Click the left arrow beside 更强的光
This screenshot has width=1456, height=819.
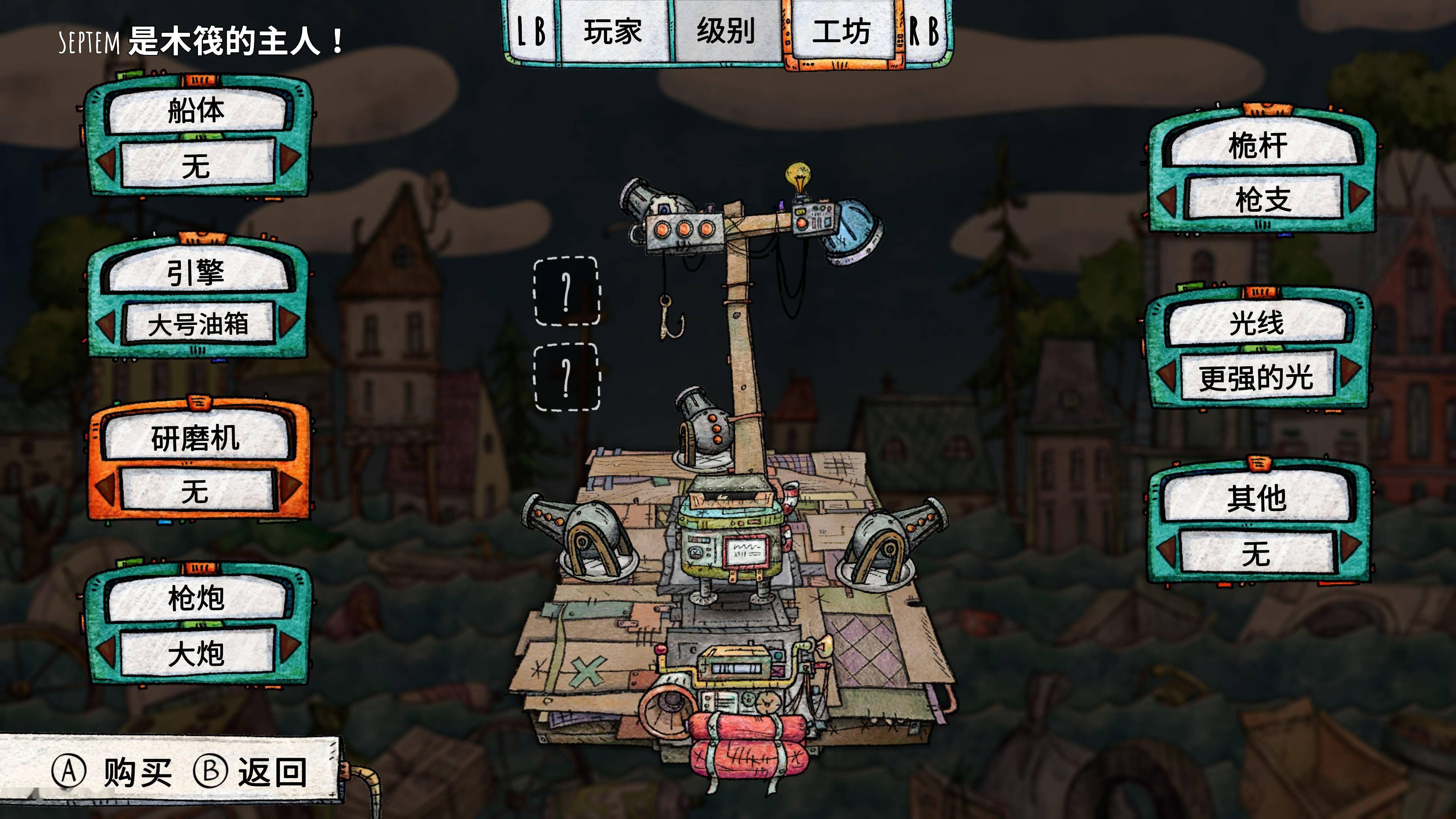pyautogui.click(x=1167, y=375)
